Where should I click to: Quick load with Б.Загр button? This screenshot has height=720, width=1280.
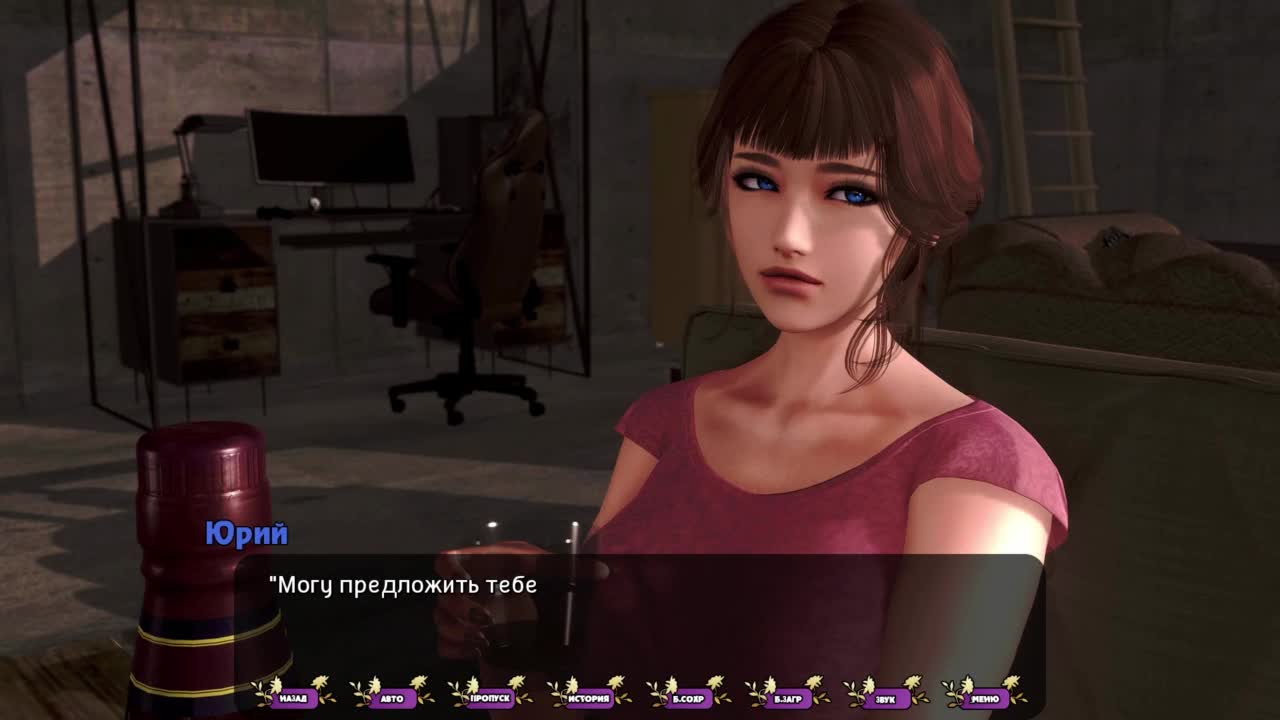[787, 698]
